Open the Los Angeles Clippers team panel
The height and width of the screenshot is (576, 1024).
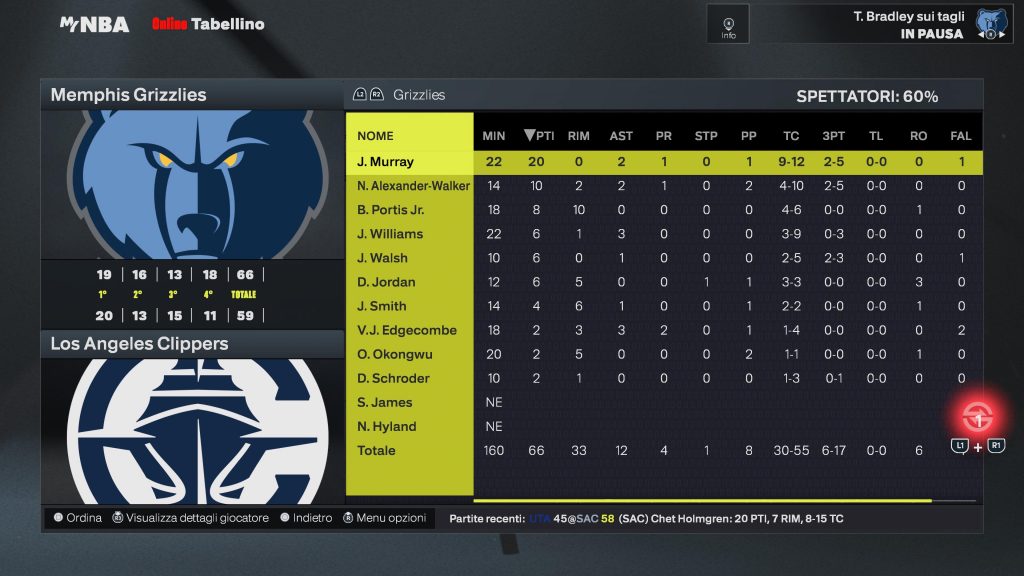pos(139,344)
